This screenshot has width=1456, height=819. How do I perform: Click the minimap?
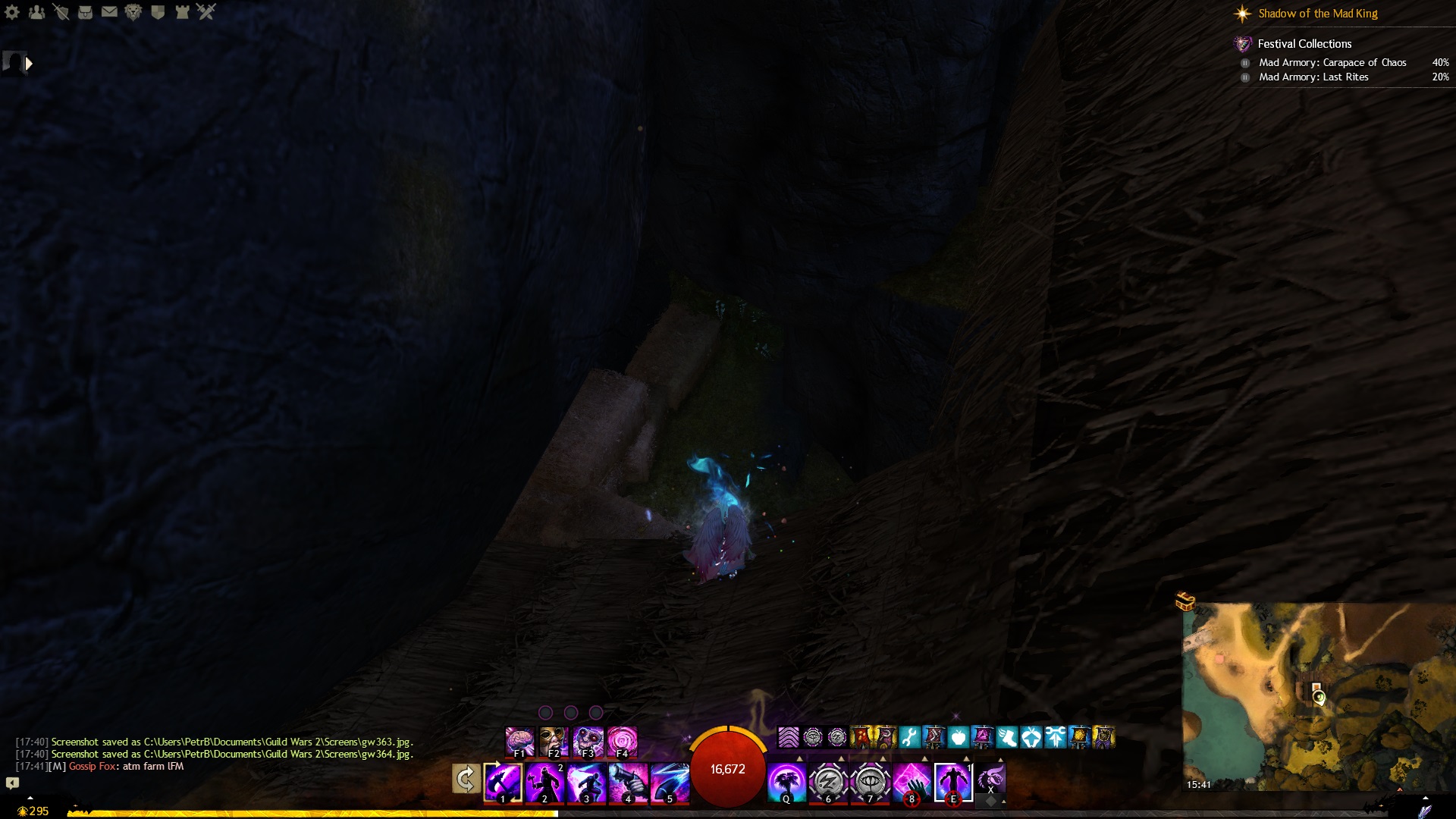pyautogui.click(x=1318, y=696)
